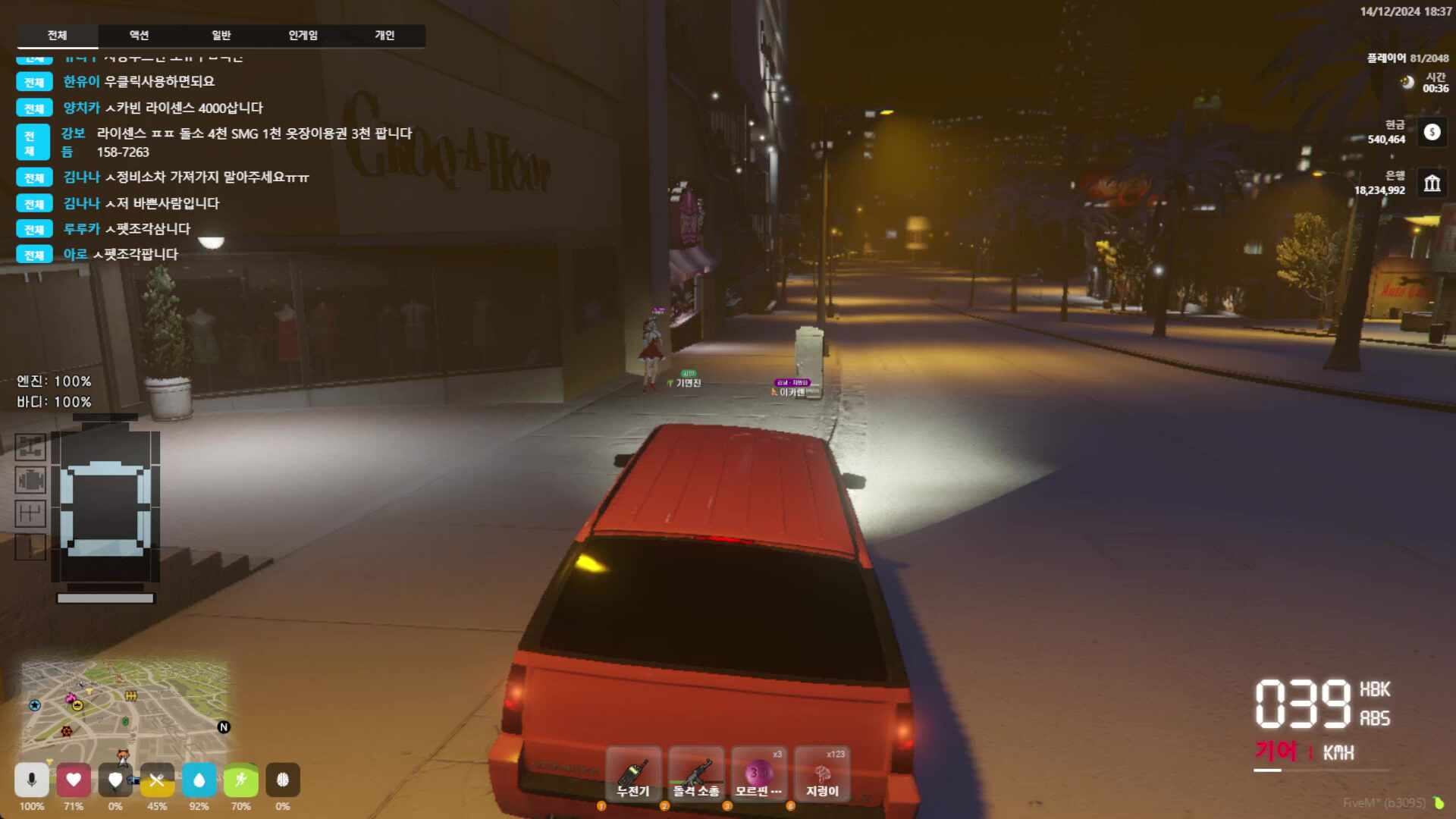Show the 인게임 chat tab
This screenshot has height=819, width=1456.
click(x=303, y=36)
